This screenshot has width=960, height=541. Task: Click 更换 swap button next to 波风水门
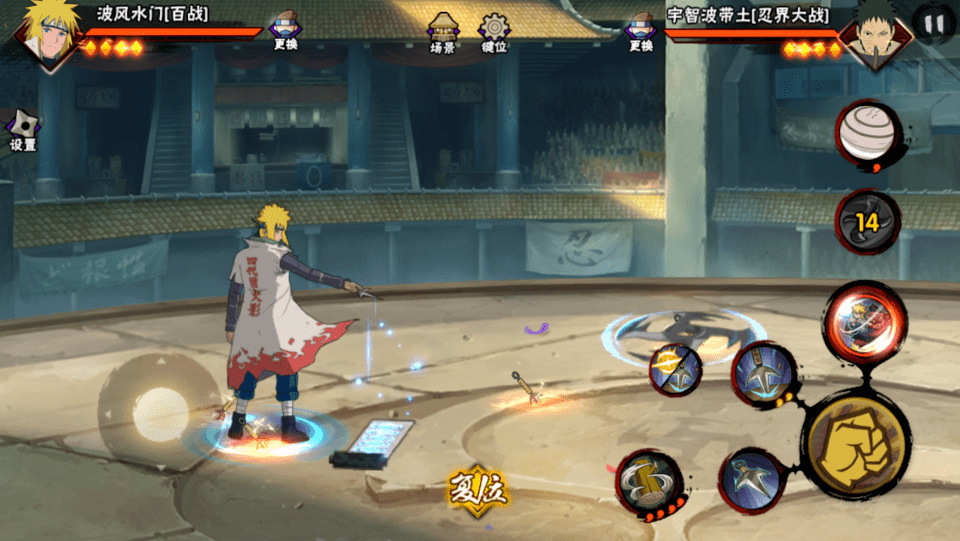pyautogui.click(x=286, y=30)
